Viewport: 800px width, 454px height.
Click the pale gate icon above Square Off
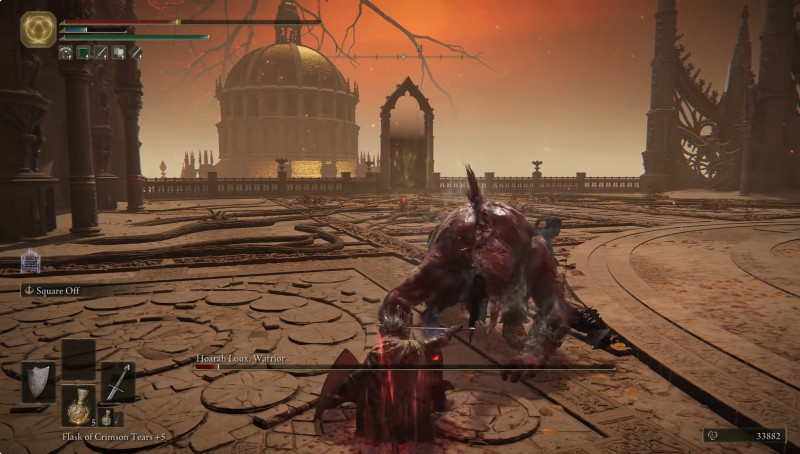tap(30, 261)
